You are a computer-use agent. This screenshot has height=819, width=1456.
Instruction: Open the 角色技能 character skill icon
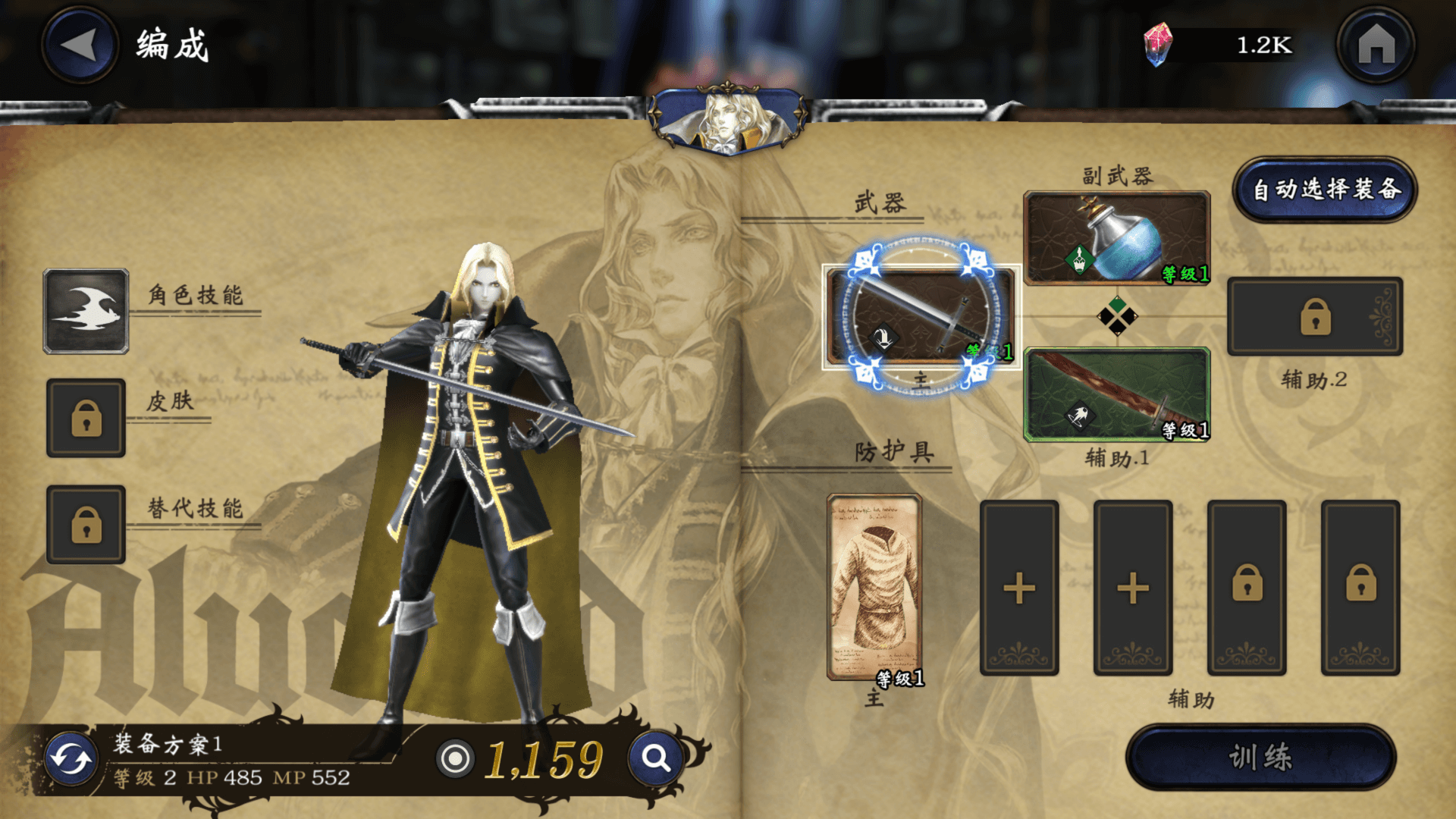[x=86, y=311]
